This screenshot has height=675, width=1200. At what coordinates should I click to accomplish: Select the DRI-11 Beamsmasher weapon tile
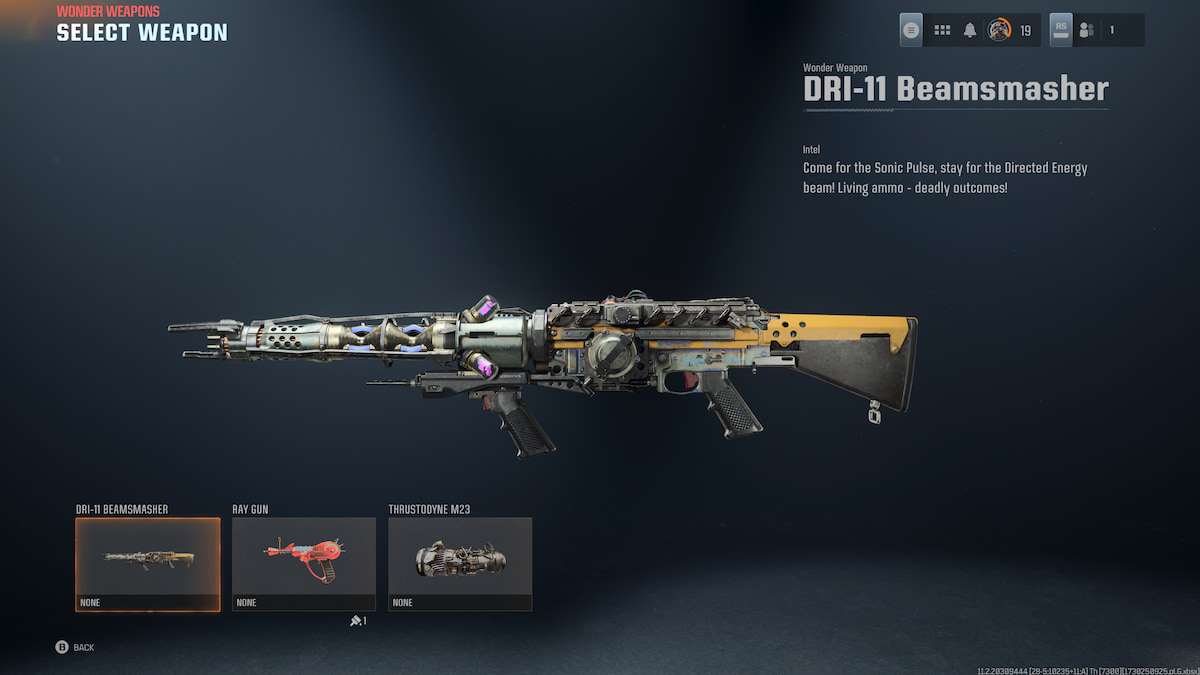[148, 563]
